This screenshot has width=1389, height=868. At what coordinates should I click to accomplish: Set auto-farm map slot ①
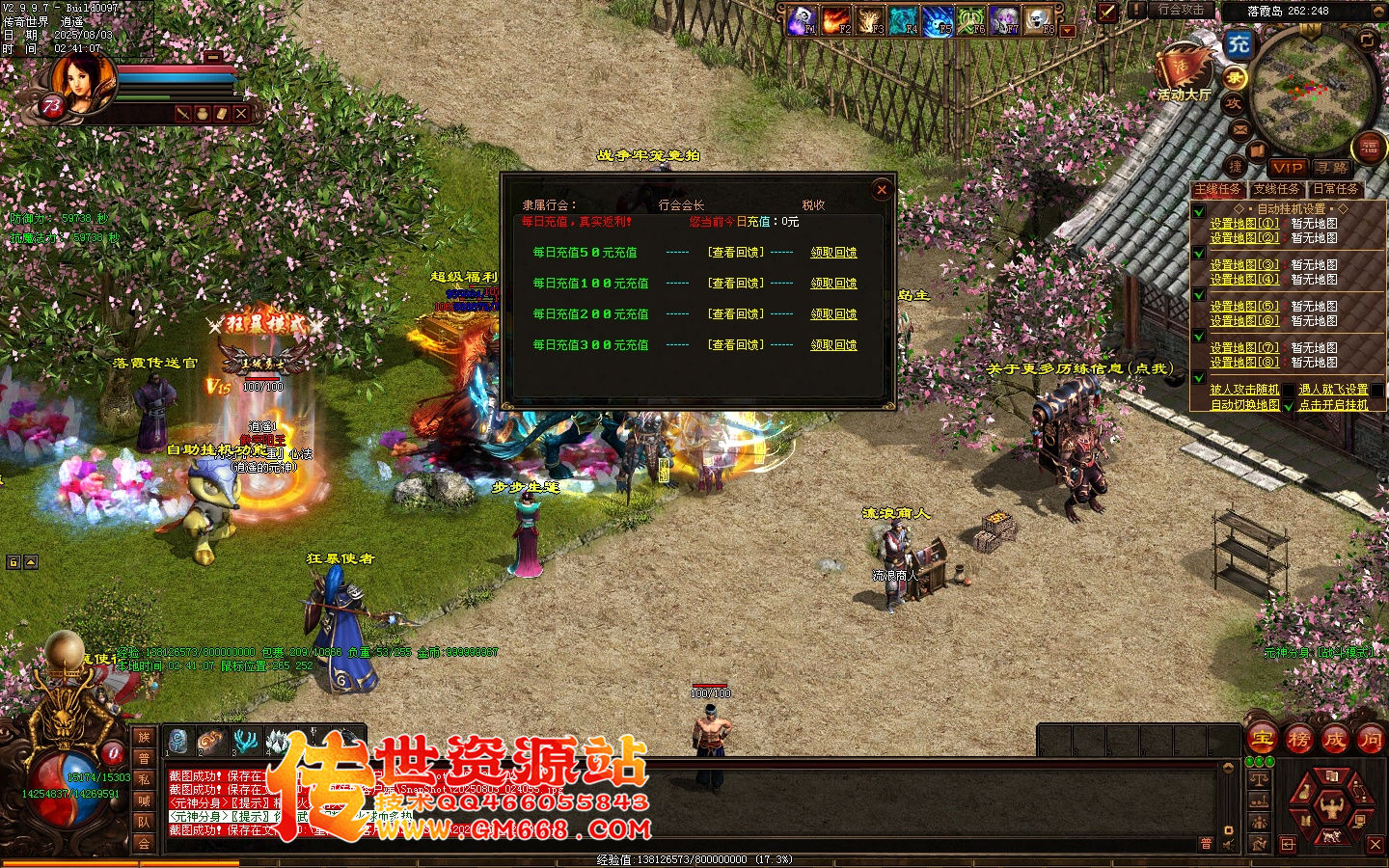pos(1244,224)
